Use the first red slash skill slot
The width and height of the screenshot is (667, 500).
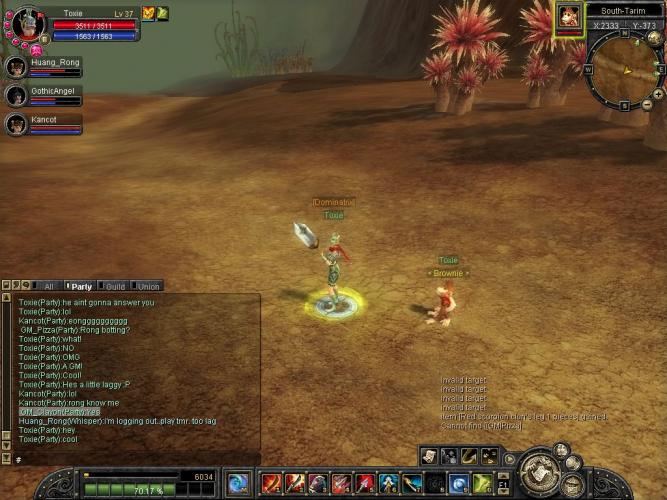270,484
